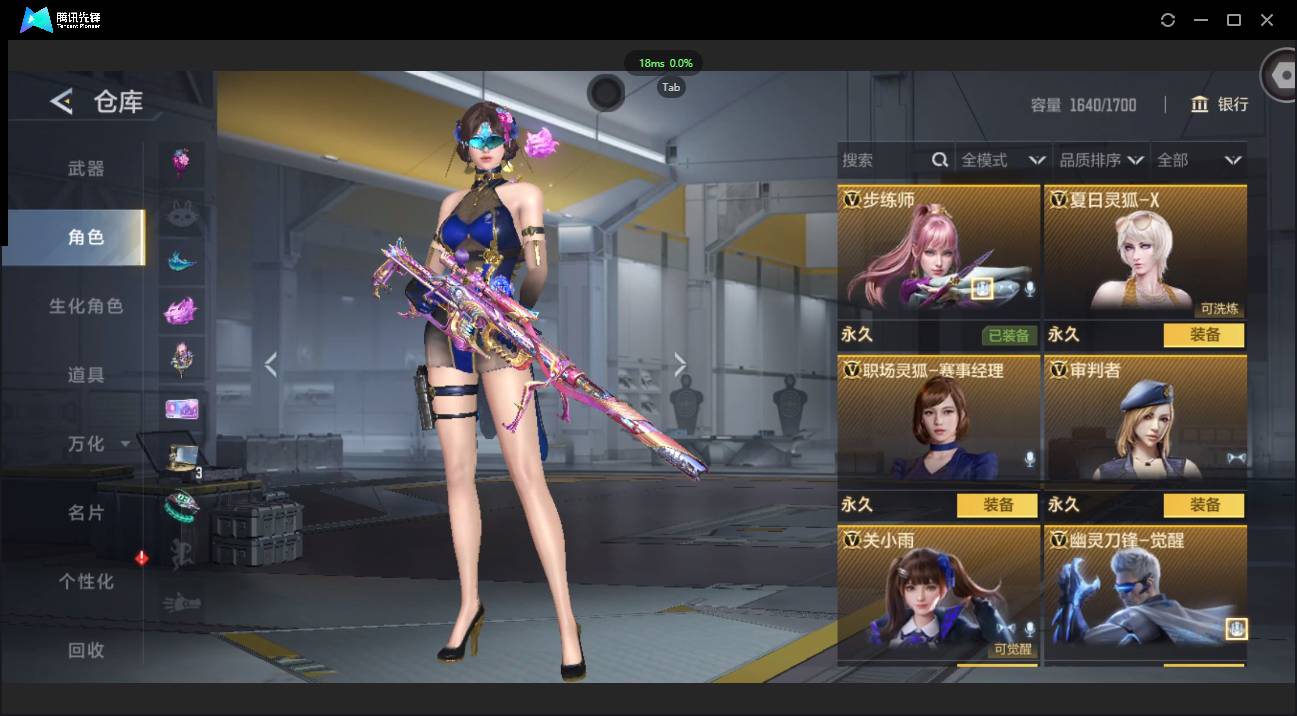This screenshot has height=716, width=1297.
Task: Open the 全部 filter dropdown
Action: coord(1198,160)
